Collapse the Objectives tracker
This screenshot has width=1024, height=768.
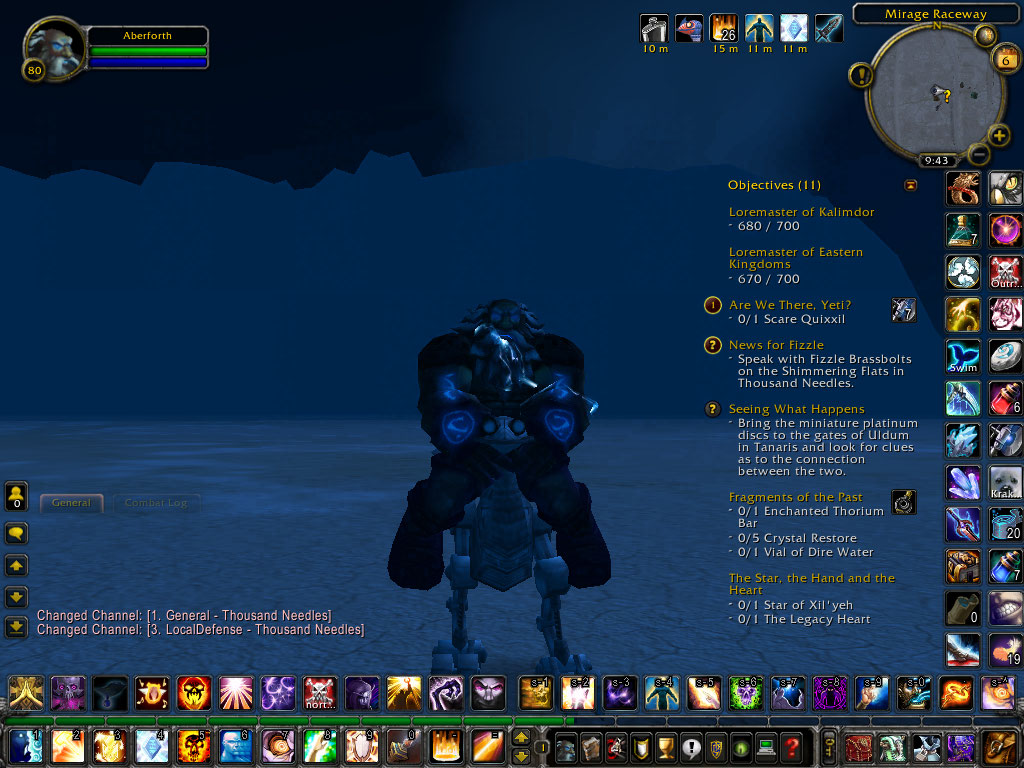coord(910,185)
